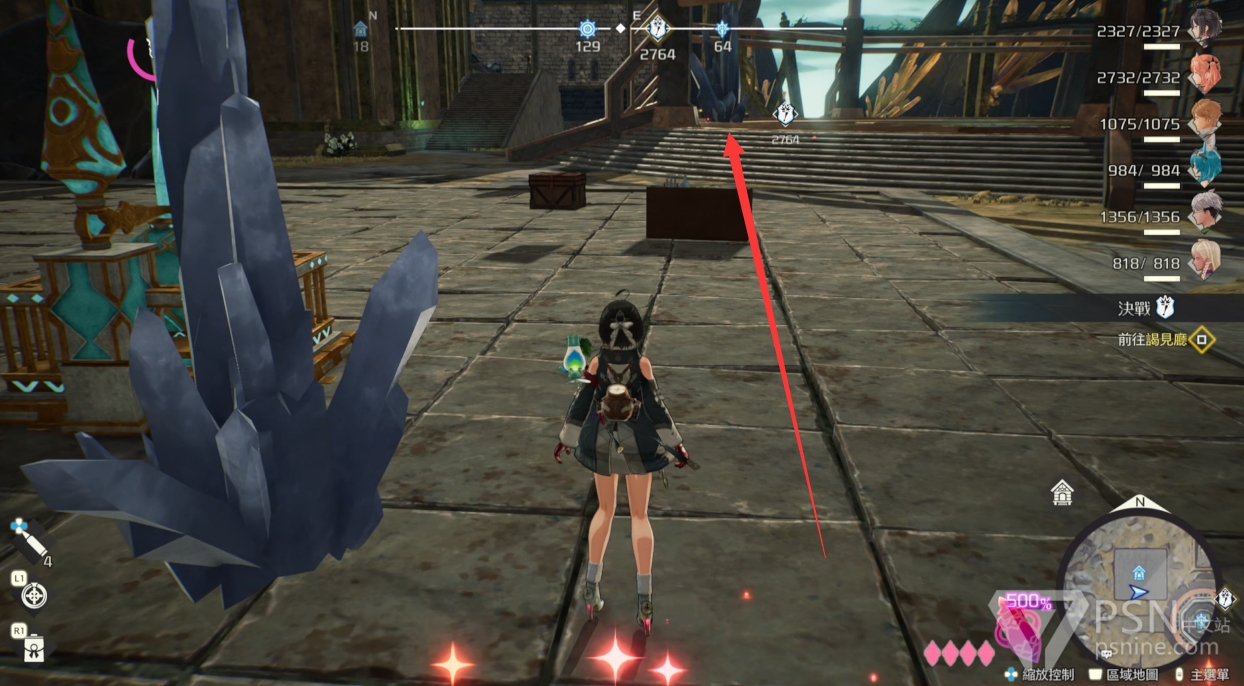Click the house icon above the minimap
Screen dimensions: 1244x686
pyautogui.click(x=1062, y=492)
